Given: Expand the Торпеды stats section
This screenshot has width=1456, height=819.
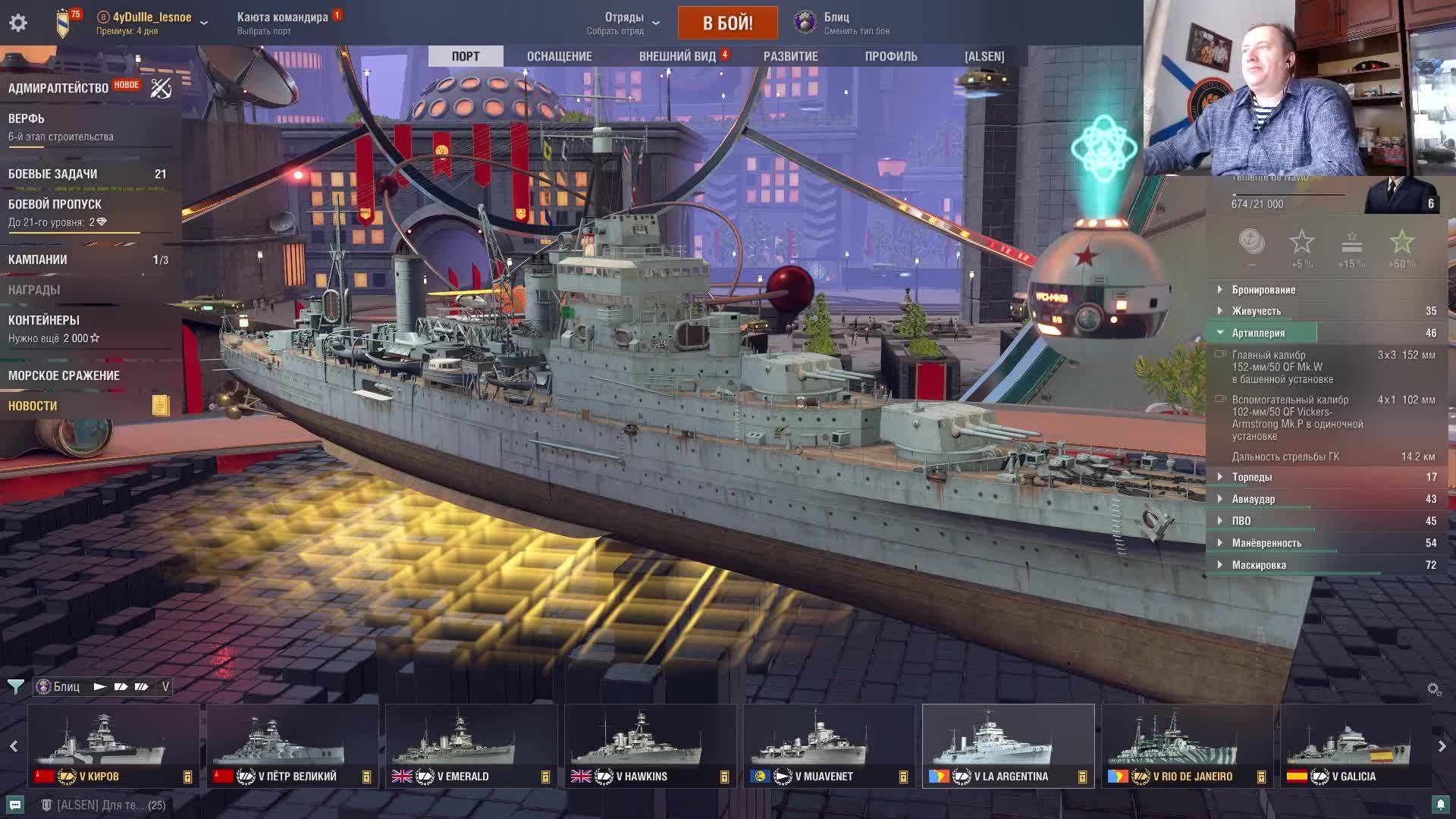Looking at the screenshot, I should click(1252, 477).
